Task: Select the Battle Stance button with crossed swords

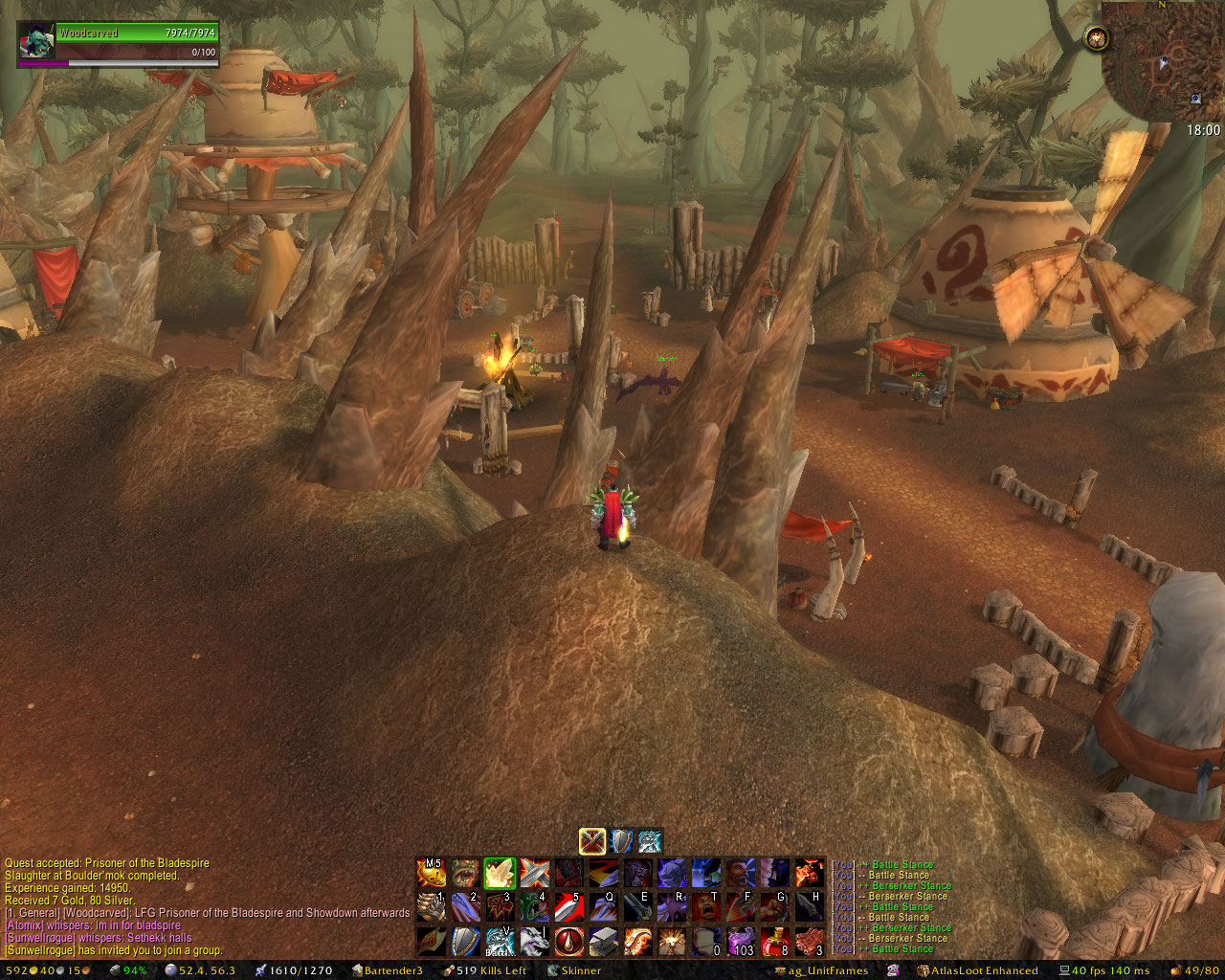Action: [592, 841]
